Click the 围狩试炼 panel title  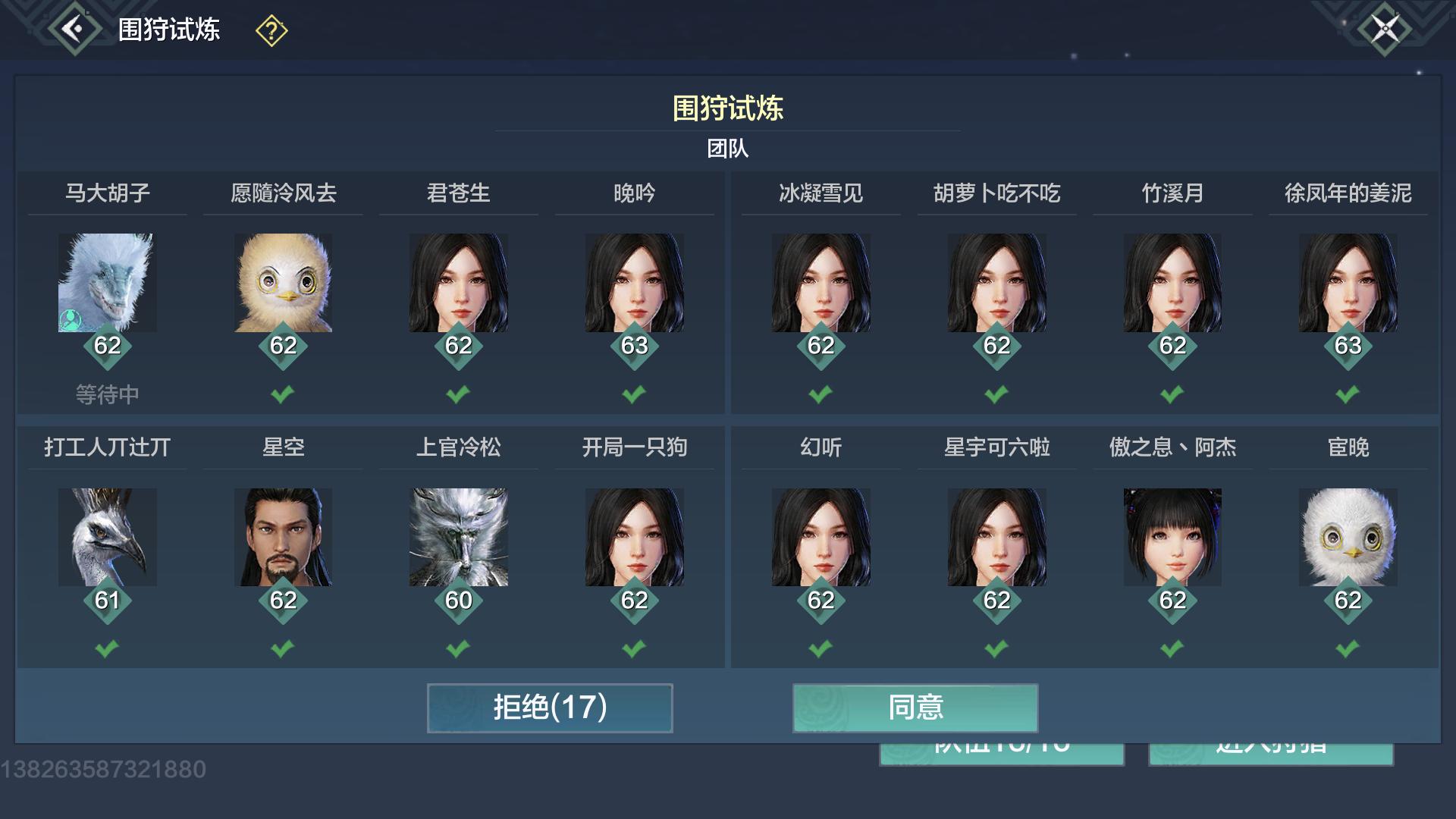(726, 108)
